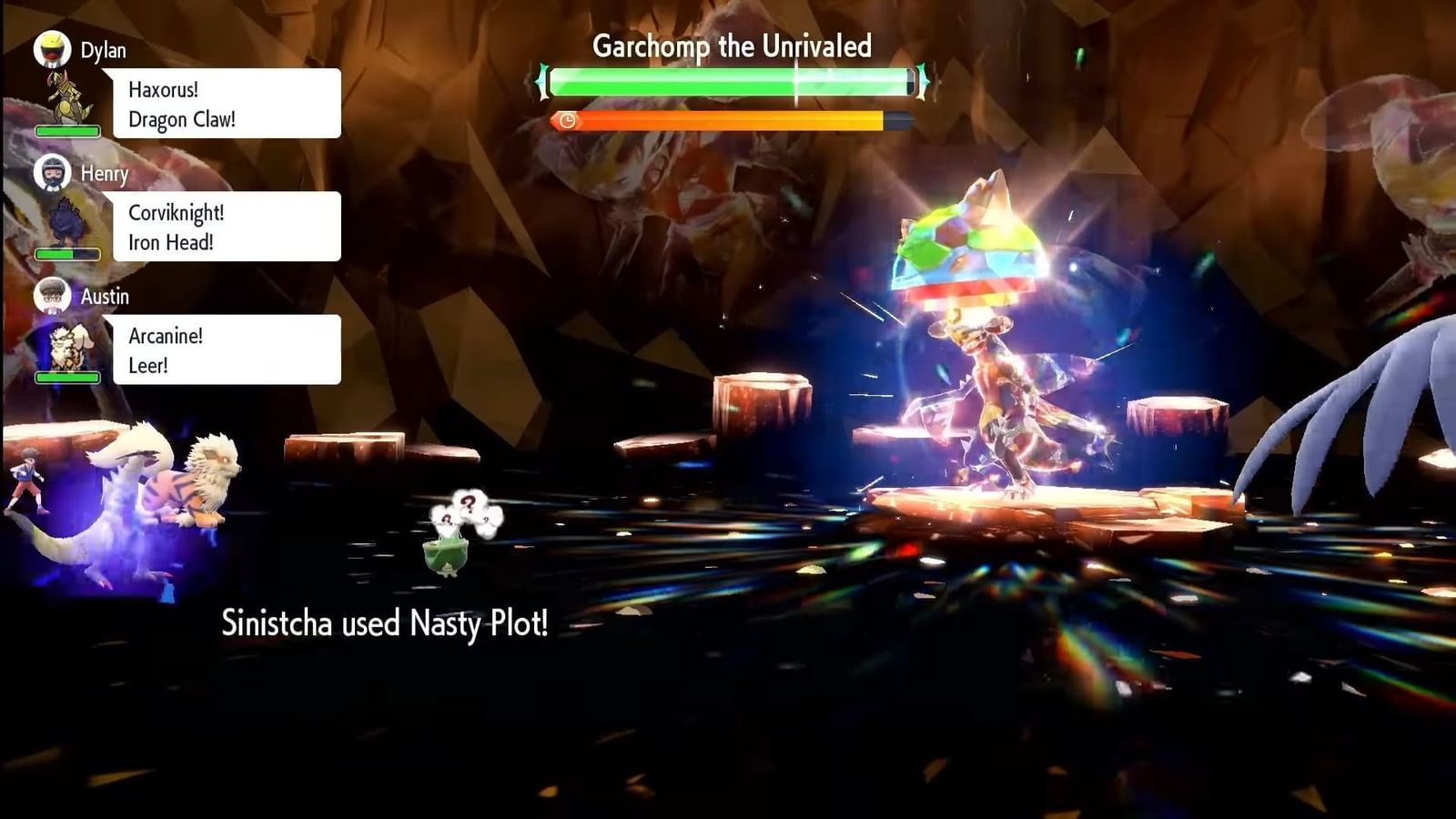1456x819 pixels.
Task: Click the right Tera sparkle beside the boss HP bar
Action: click(920, 80)
